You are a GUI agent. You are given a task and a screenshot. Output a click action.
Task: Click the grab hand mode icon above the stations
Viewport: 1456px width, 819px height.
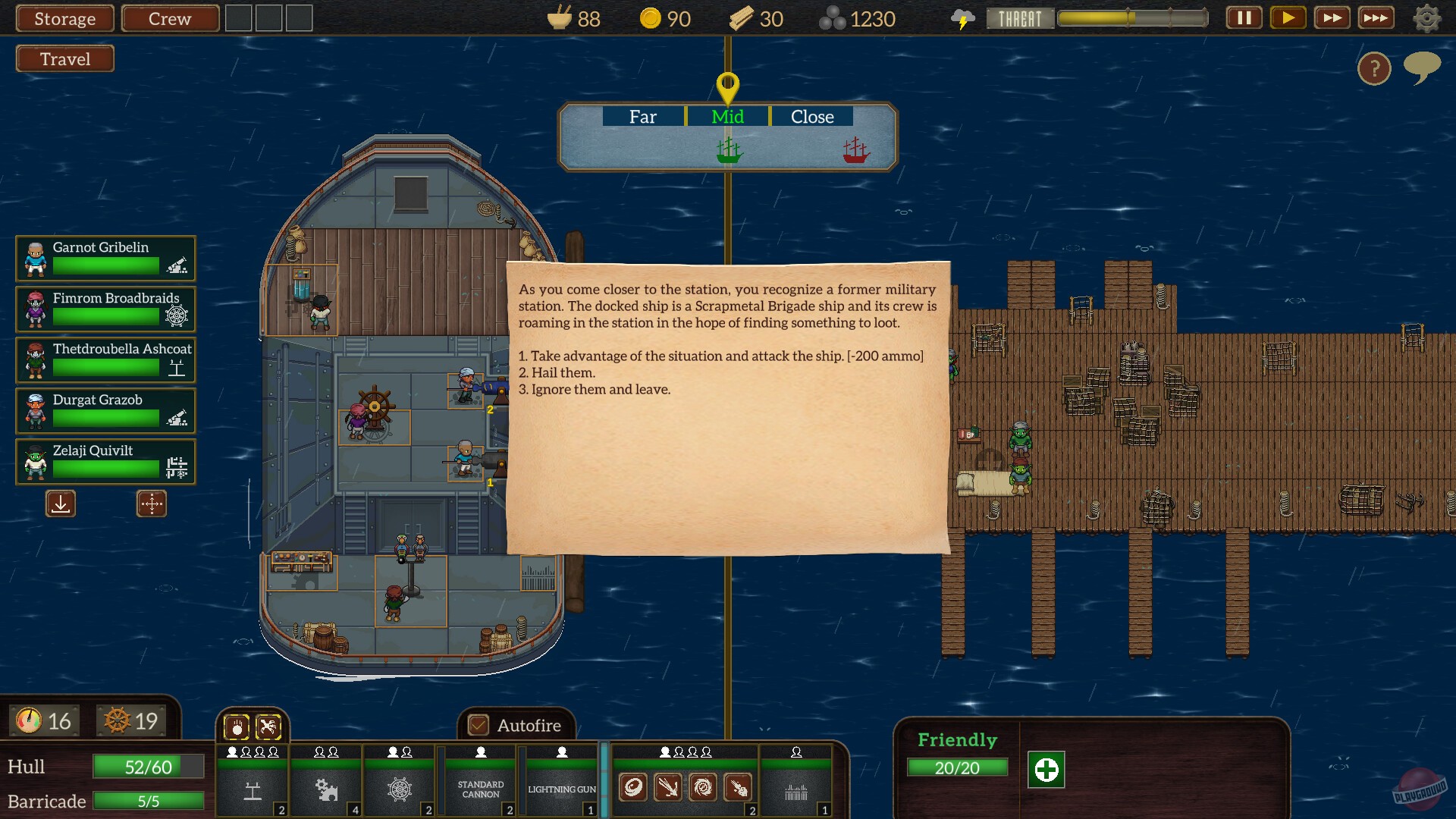237,726
